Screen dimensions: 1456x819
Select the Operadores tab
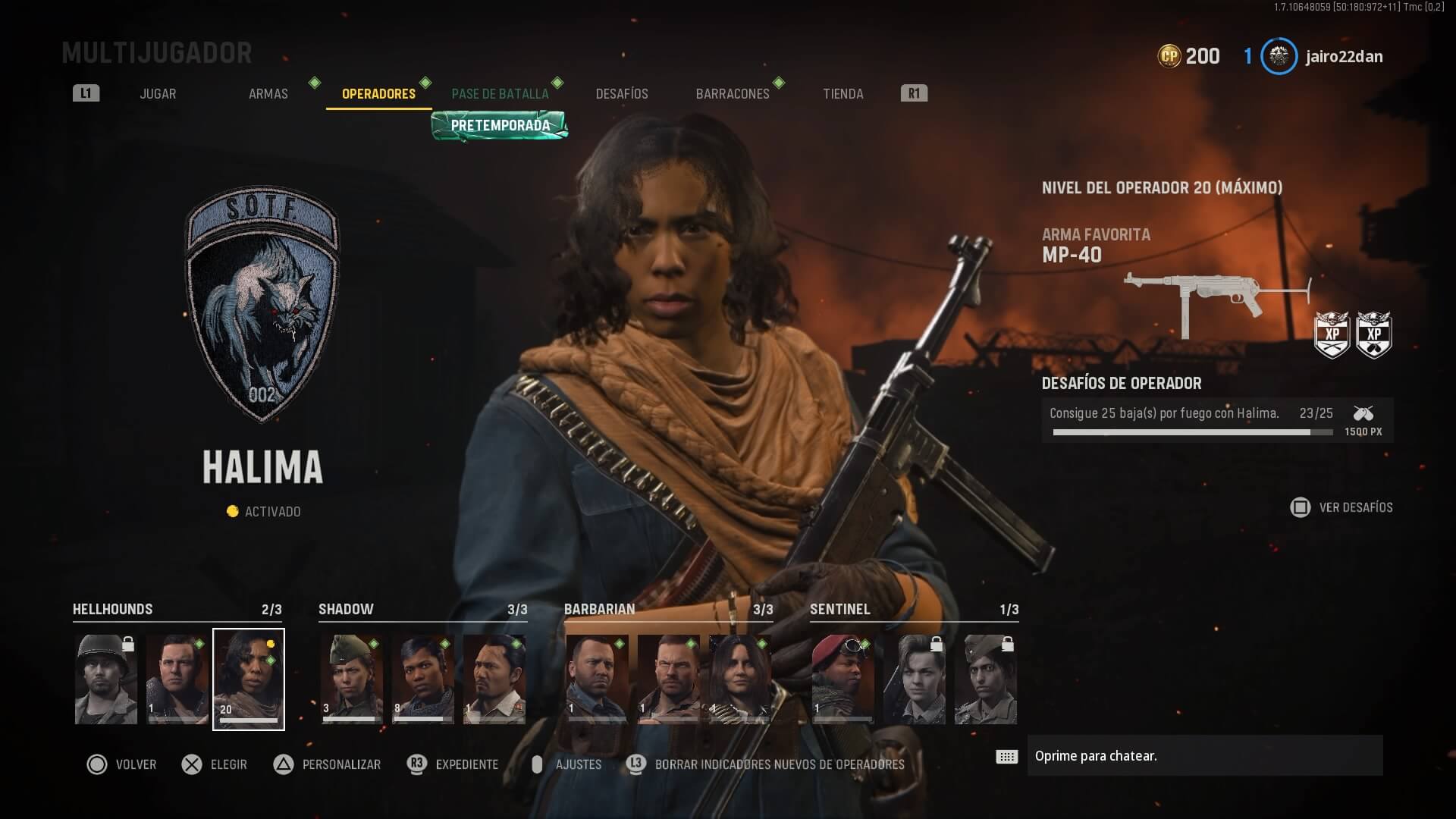coord(378,94)
